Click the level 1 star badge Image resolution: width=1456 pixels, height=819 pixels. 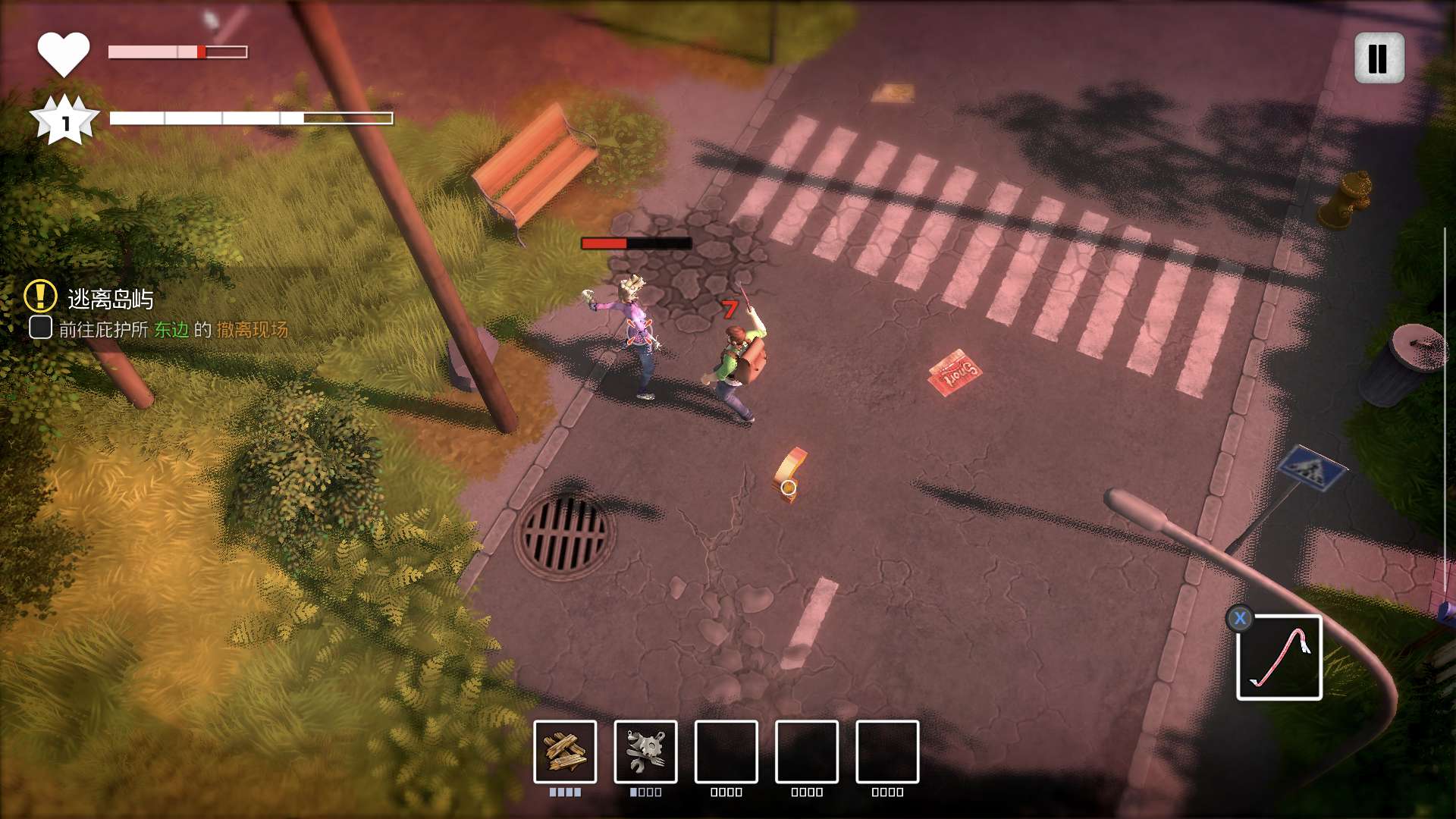64,121
